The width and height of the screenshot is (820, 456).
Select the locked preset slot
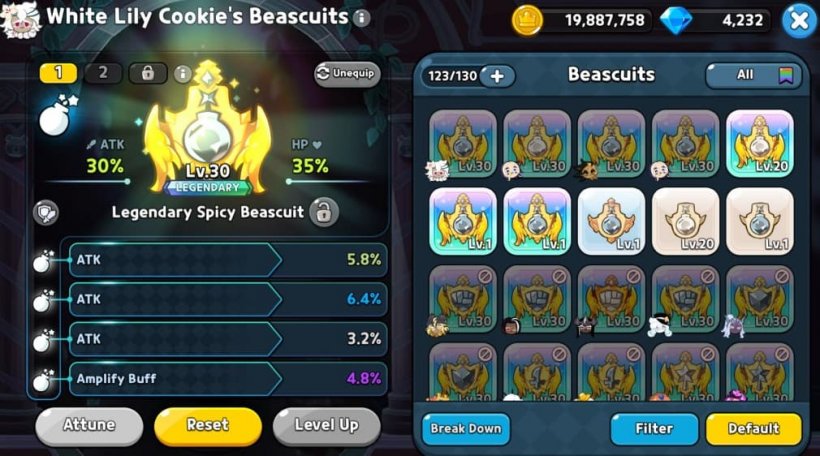148,73
